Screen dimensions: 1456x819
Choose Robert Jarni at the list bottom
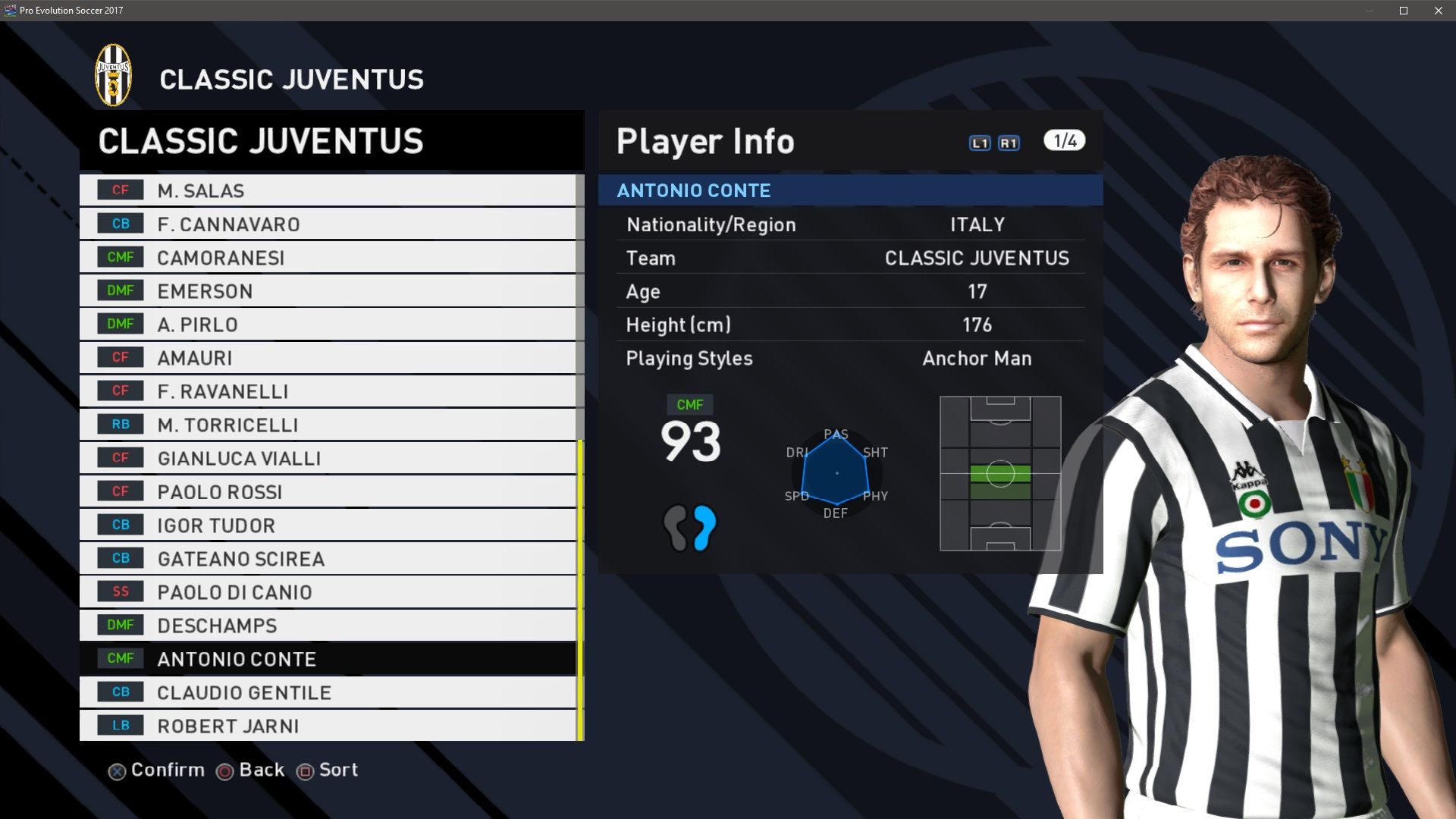tap(328, 725)
